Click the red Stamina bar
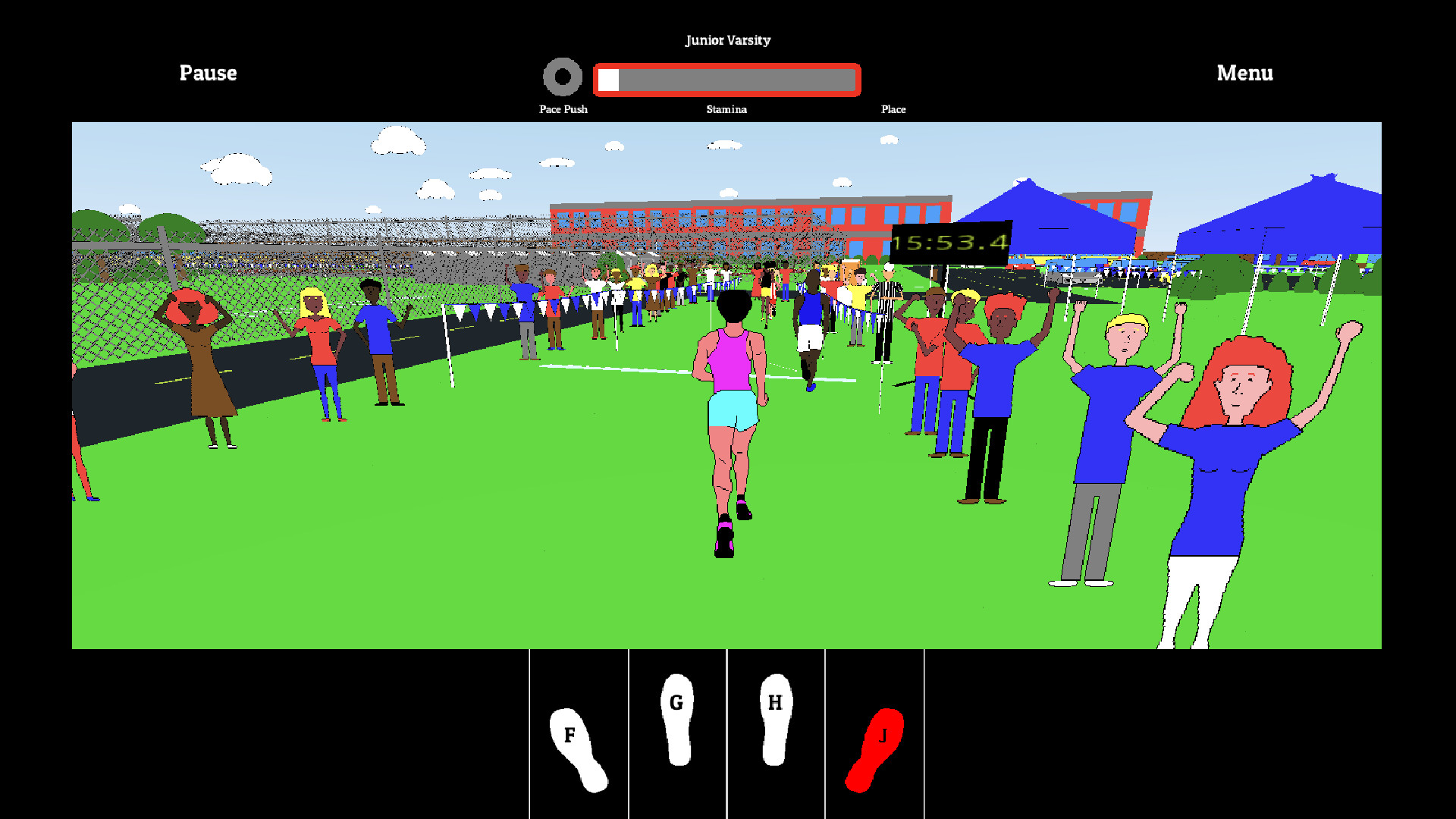The width and height of the screenshot is (1456, 819). click(726, 78)
